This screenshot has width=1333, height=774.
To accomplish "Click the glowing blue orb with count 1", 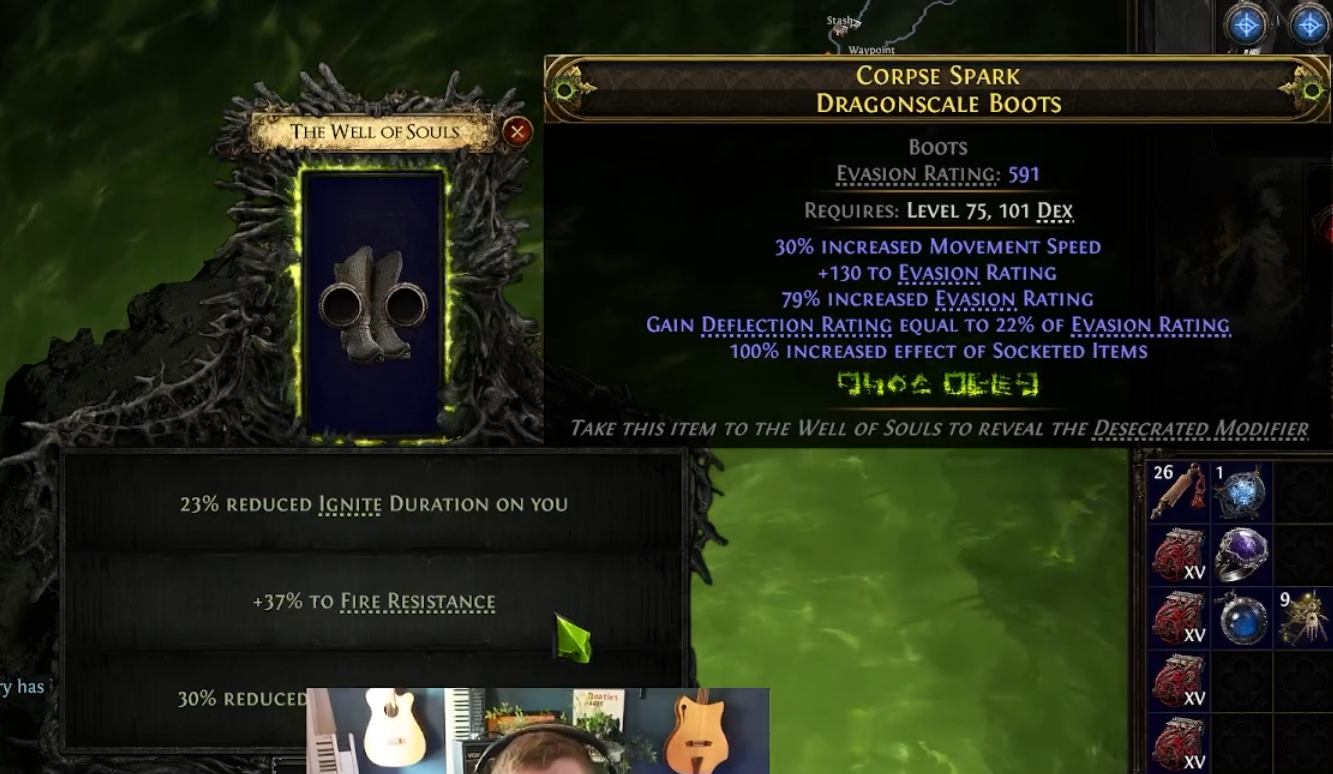I will [1240, 492].
